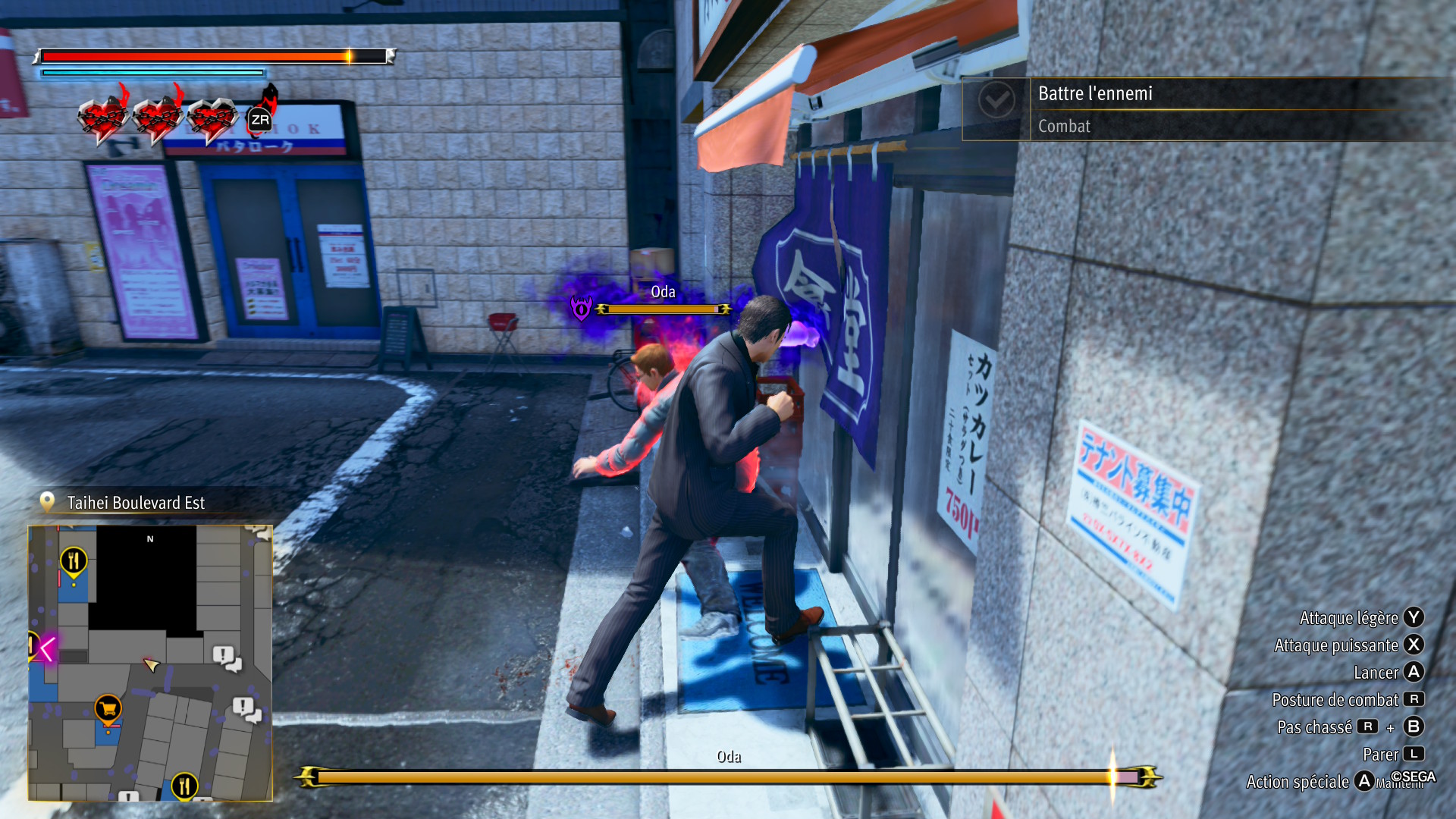
Task: Open the 'Battre l'ennemi' objective tracker
Action: (x=1206, y=108)
